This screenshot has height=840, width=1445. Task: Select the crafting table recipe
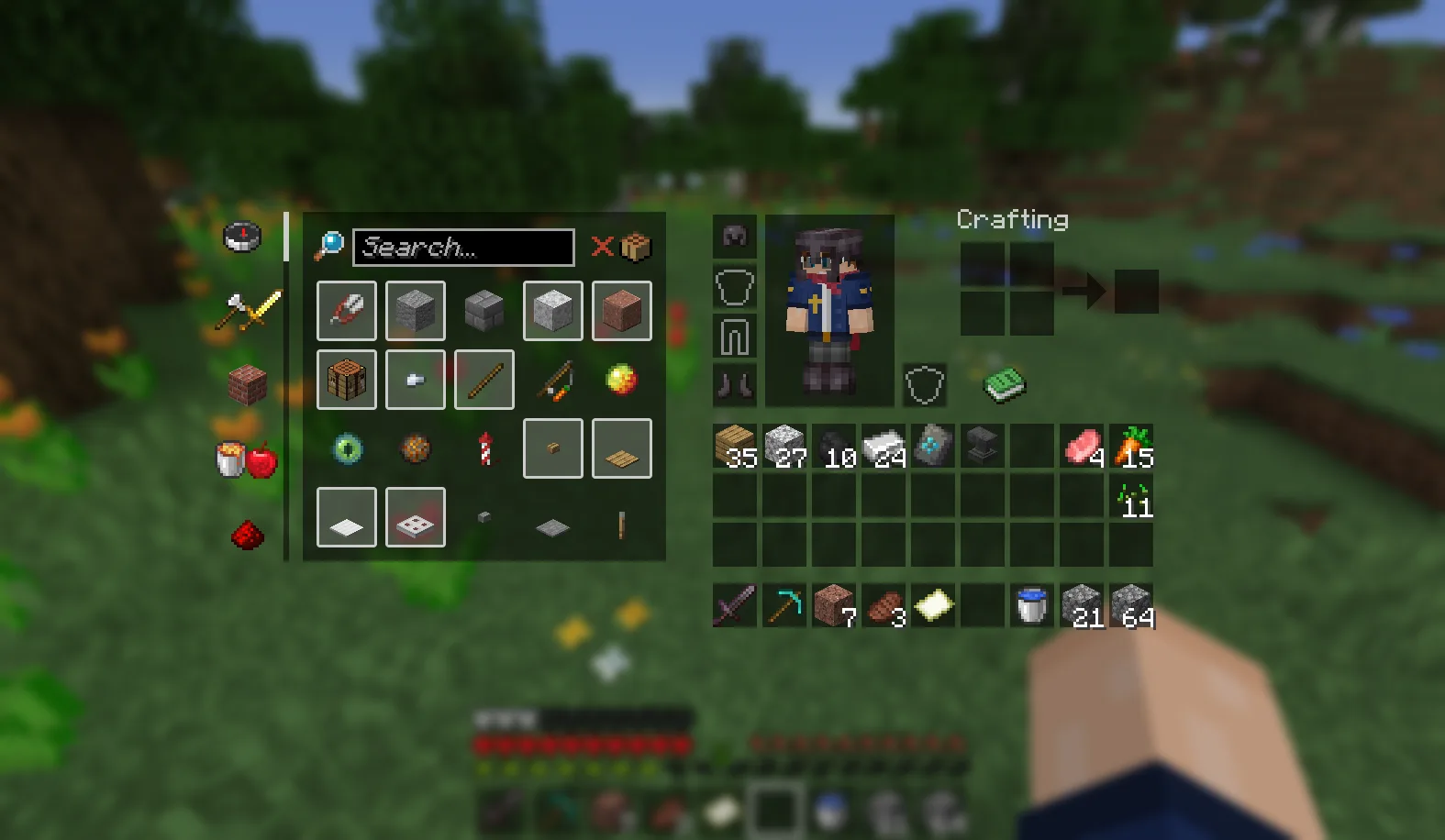pos(347,380)
